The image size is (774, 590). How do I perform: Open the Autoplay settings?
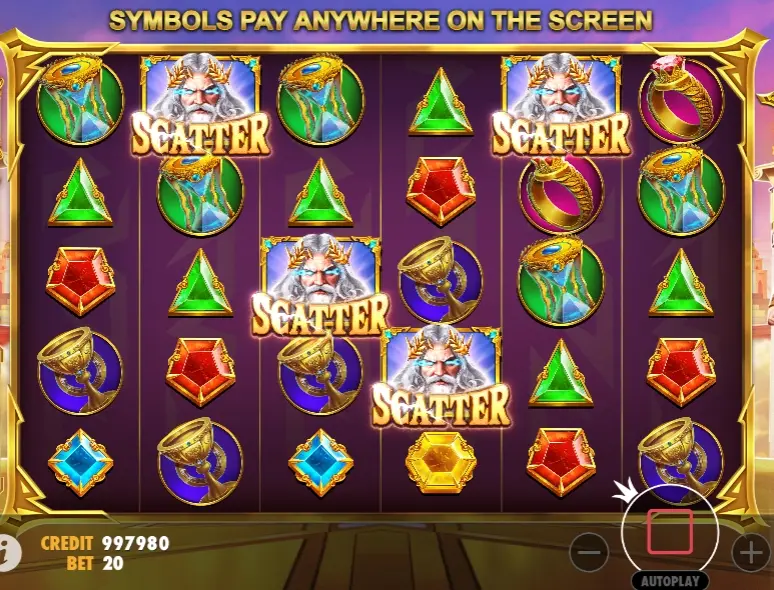669,580
